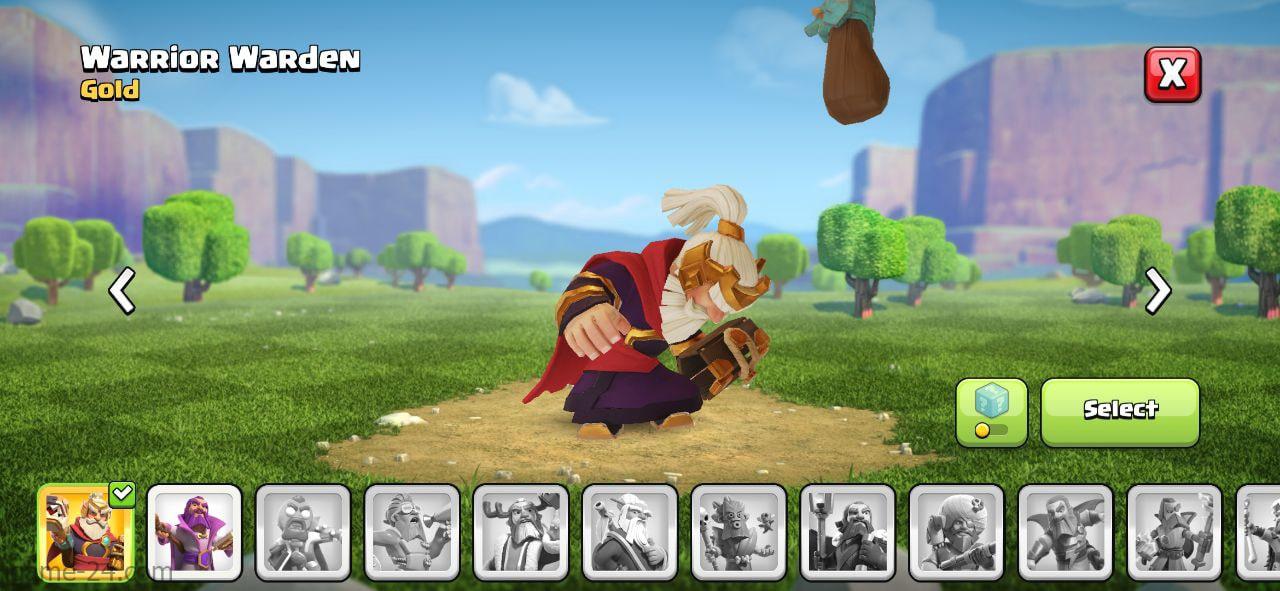Preview the locked megaphone-holding Warden skin
This screenshot has height=591, width=1280.
(x=412, y=532)
